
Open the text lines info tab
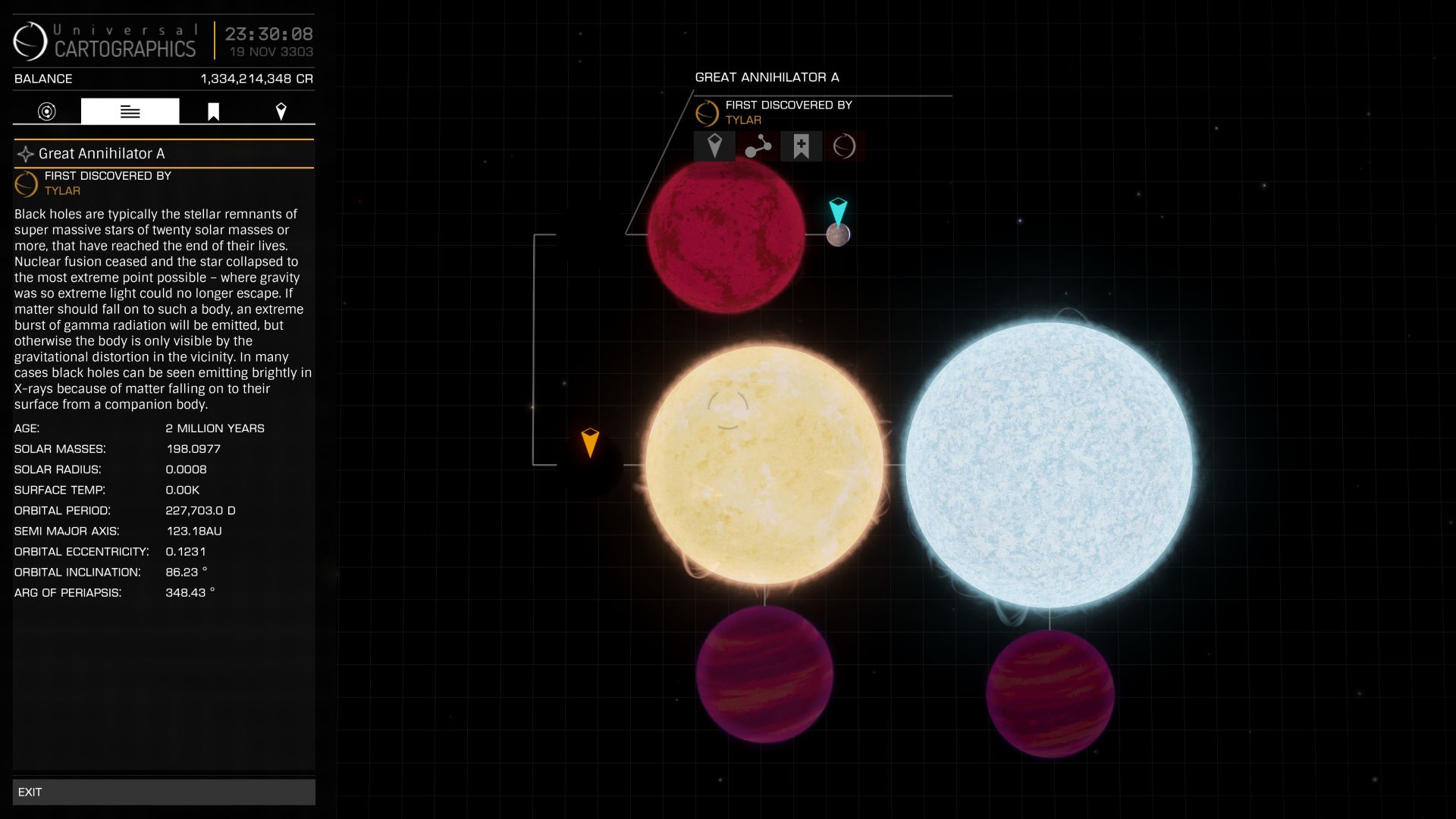tap(130, 111)
